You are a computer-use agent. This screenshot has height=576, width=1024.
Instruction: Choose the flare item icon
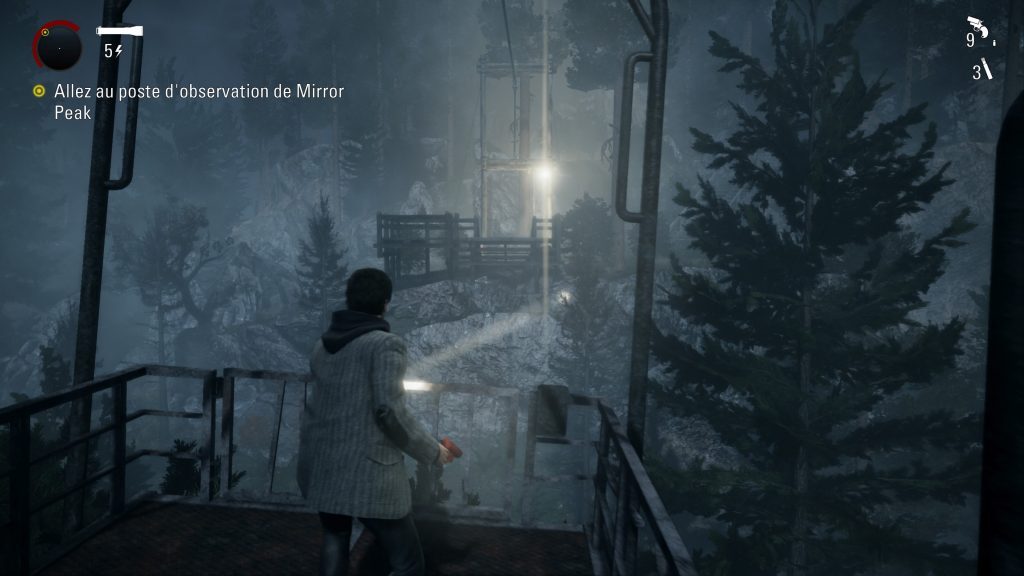coord(987,69)
